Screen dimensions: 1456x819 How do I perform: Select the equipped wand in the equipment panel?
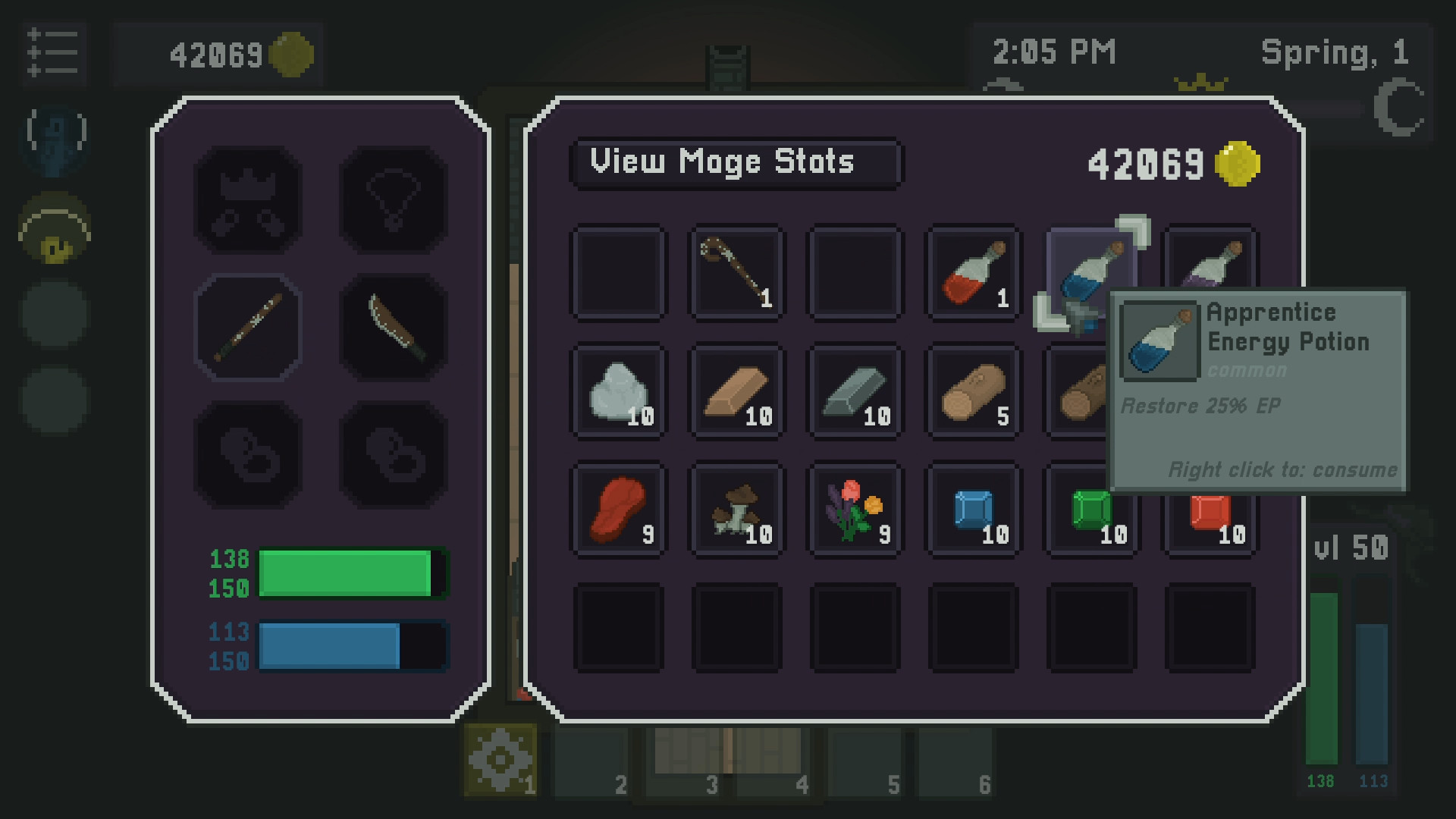click(247, 328)
